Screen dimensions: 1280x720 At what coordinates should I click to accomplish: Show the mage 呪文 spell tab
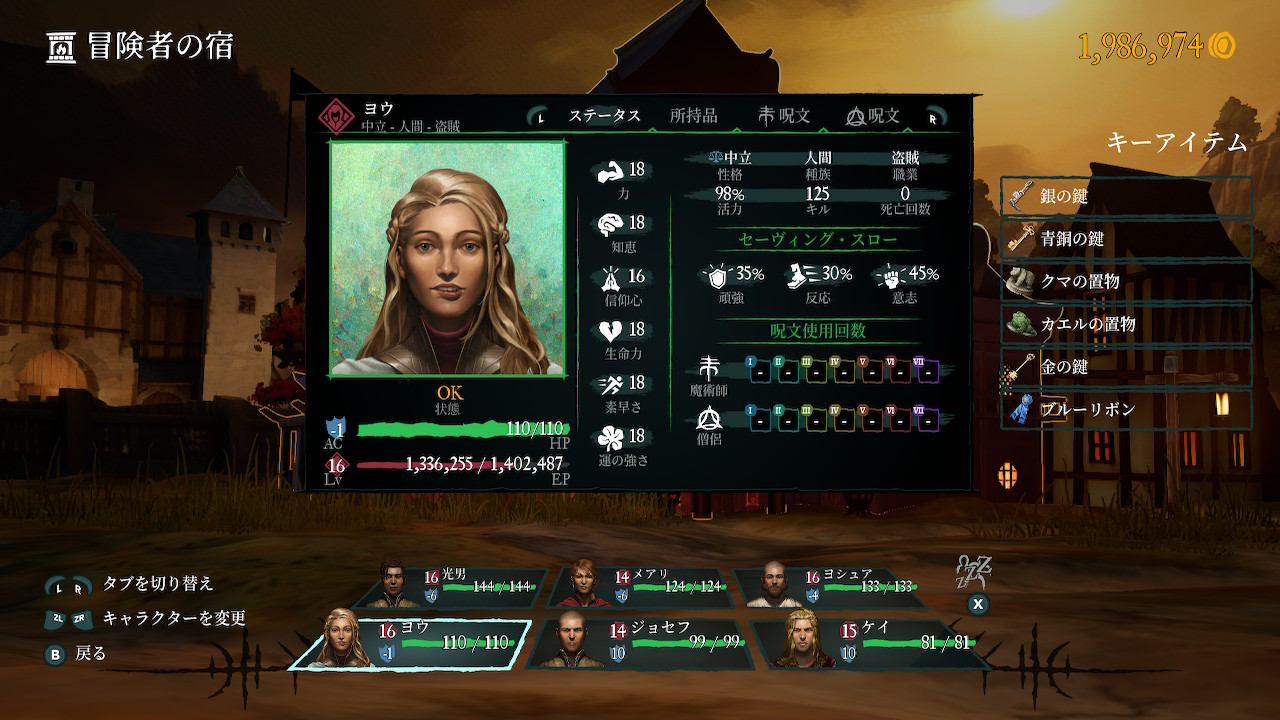[x=784, y=116]
